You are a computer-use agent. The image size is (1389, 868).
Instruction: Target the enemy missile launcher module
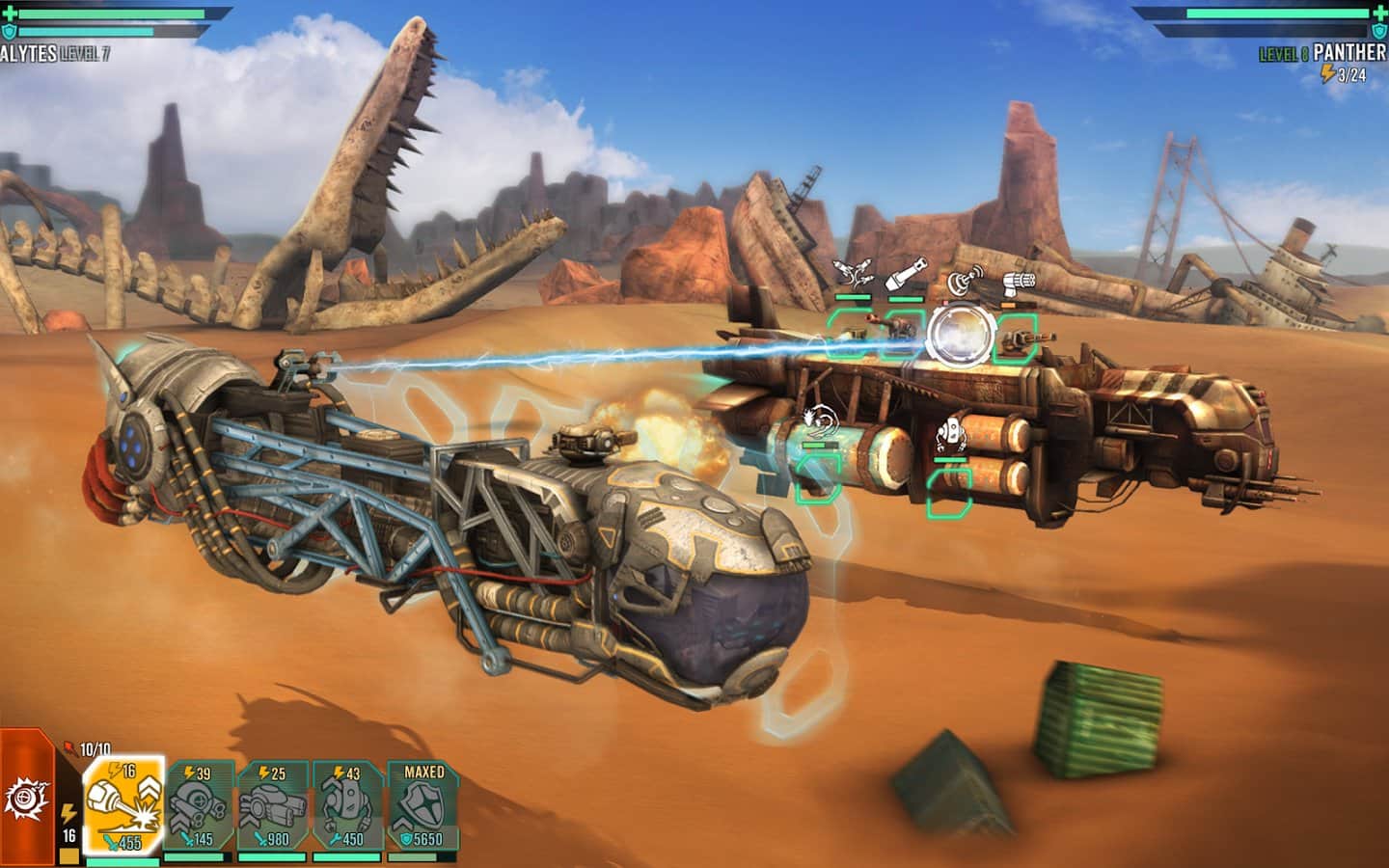tap(851, 333)
